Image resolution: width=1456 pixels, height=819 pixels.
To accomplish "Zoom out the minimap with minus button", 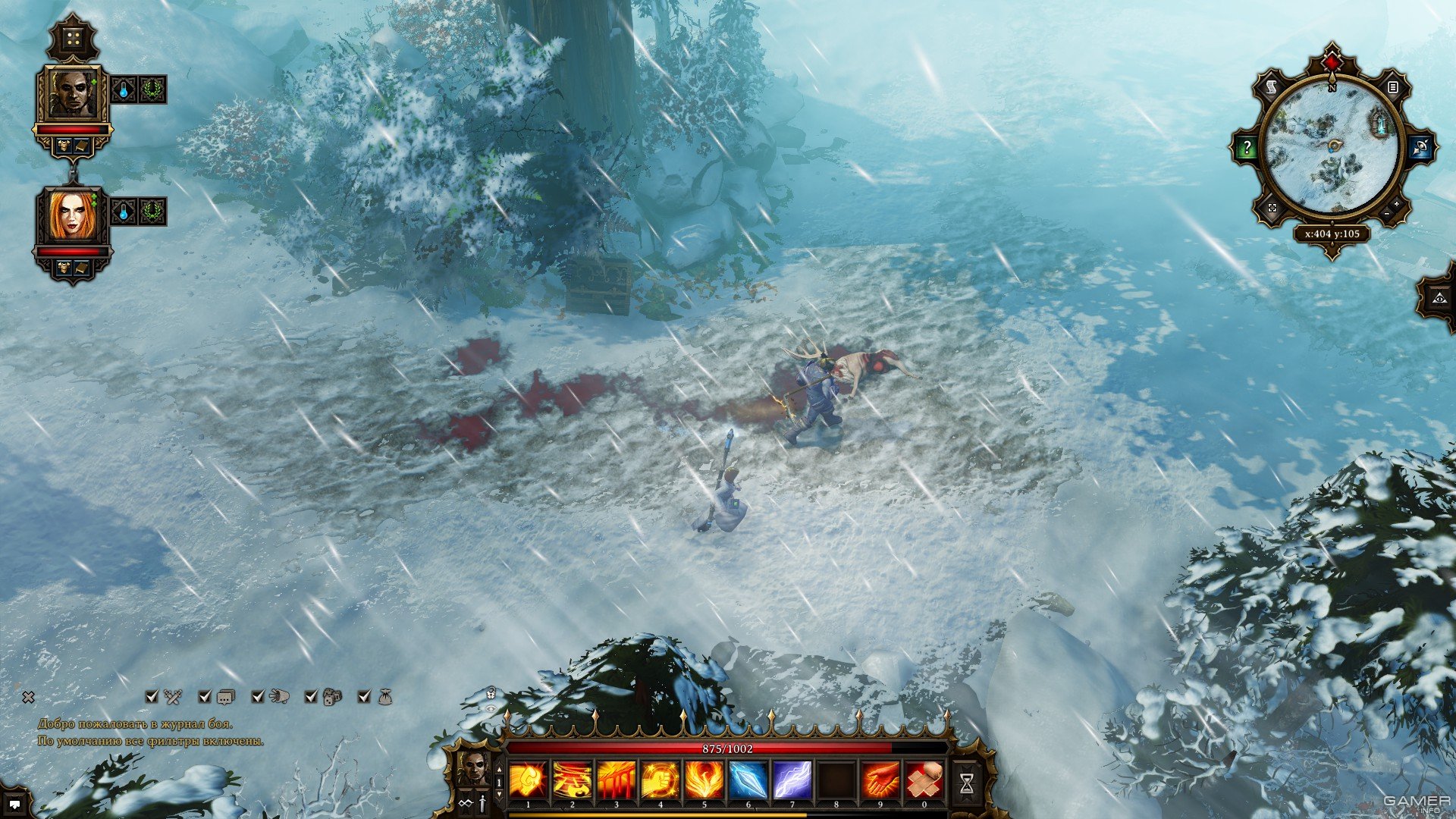I will click(1388, 215).
